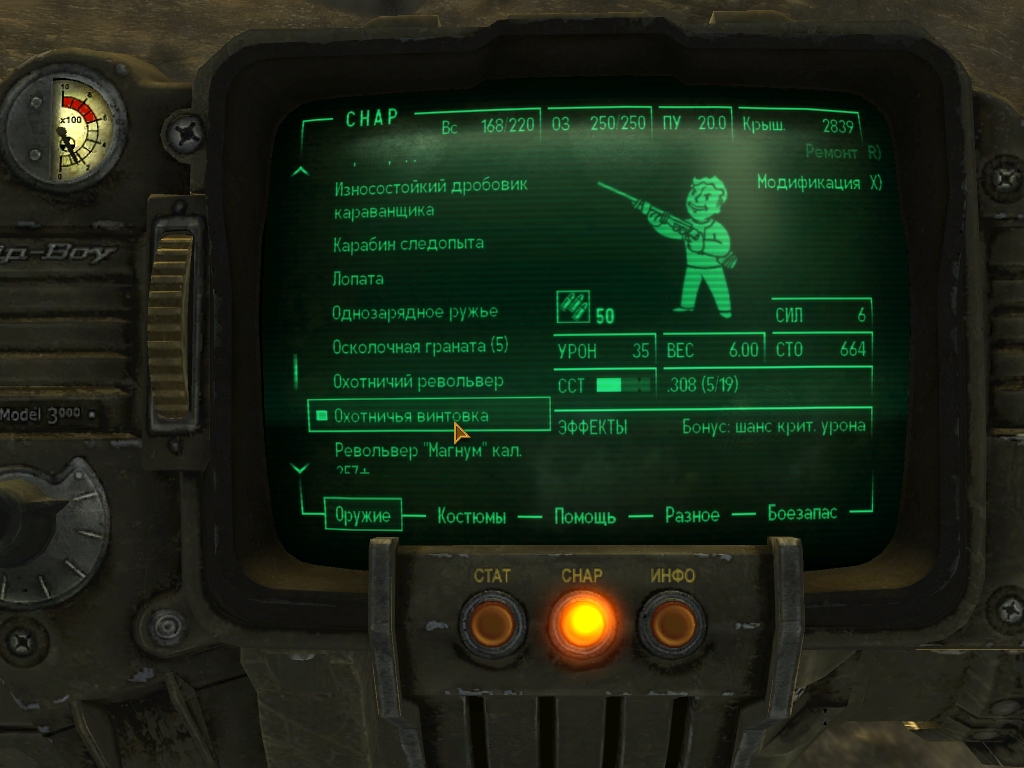Select Осколочная граната (5)
Viewport: 1024px width, 768px height.
(x=420, y=347)
